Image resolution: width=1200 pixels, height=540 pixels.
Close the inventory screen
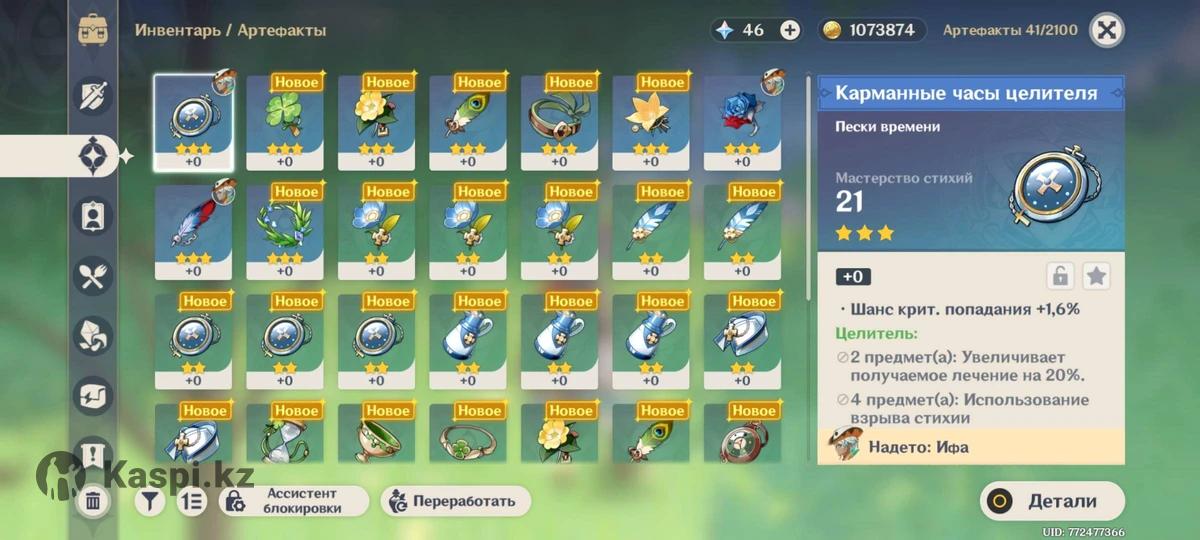[x=1106, y=30]
